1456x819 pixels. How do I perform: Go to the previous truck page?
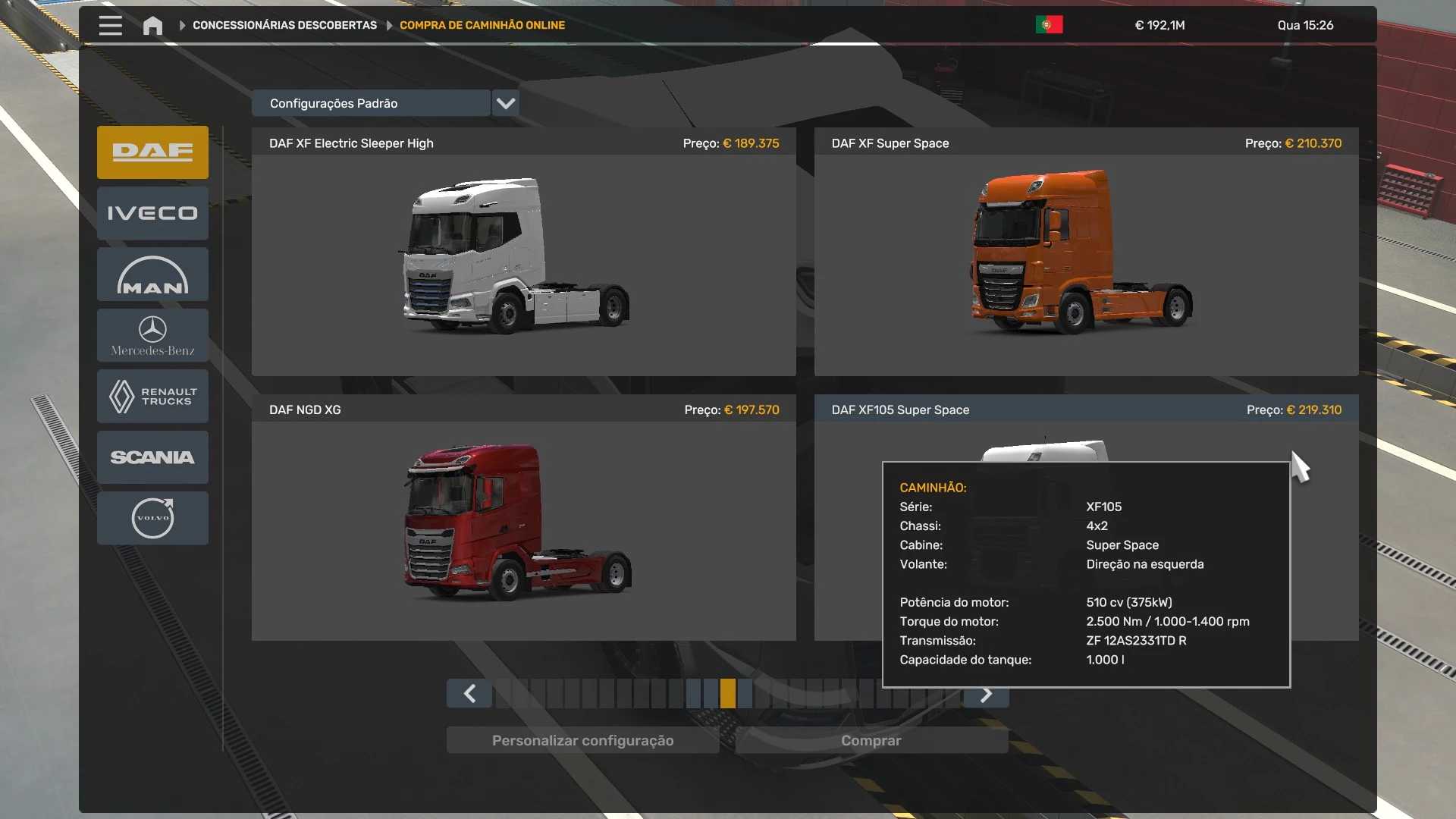click(x=469, y=694)
